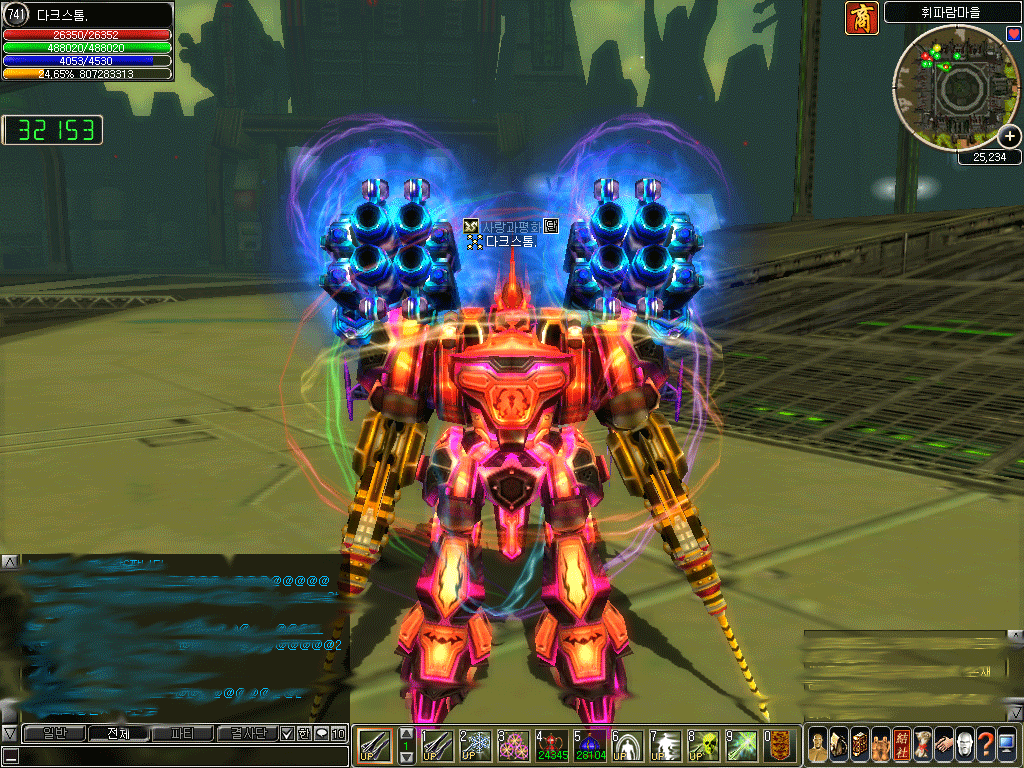Switch to the 결사단 chat tab
This screenshot has width=1024, height=768.
click(247, 733)
